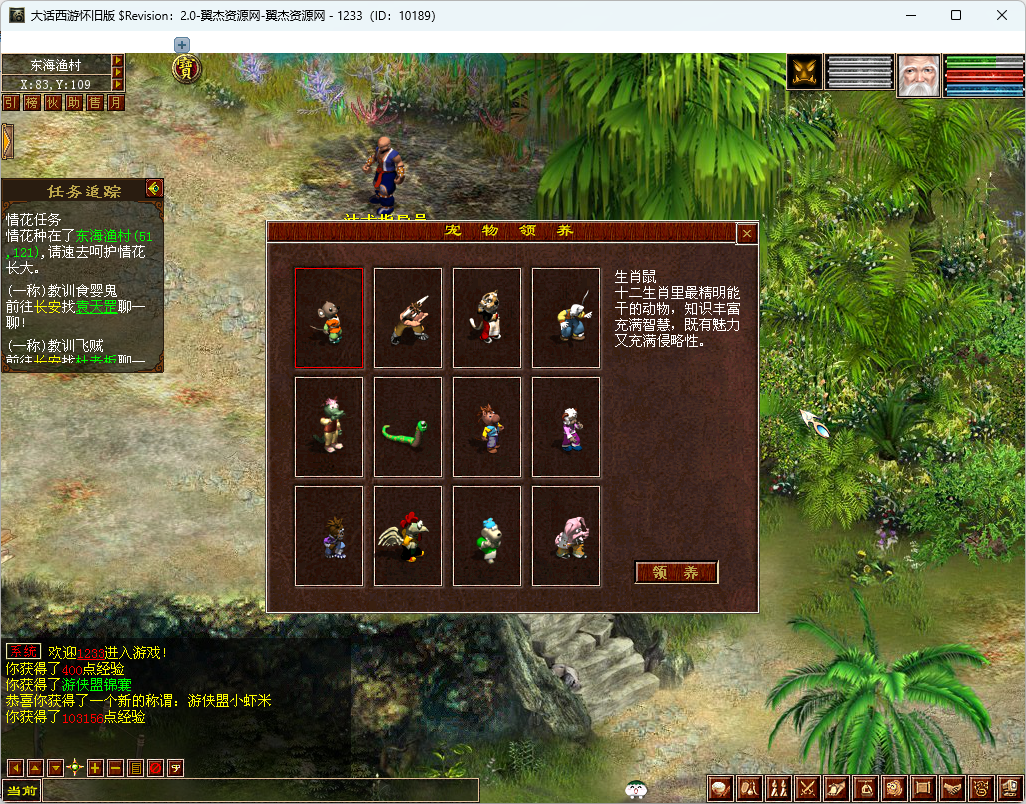The width and height of the screenshot is (1026, 804).
Task: Focus the chat input box
Action: [260, 791]
